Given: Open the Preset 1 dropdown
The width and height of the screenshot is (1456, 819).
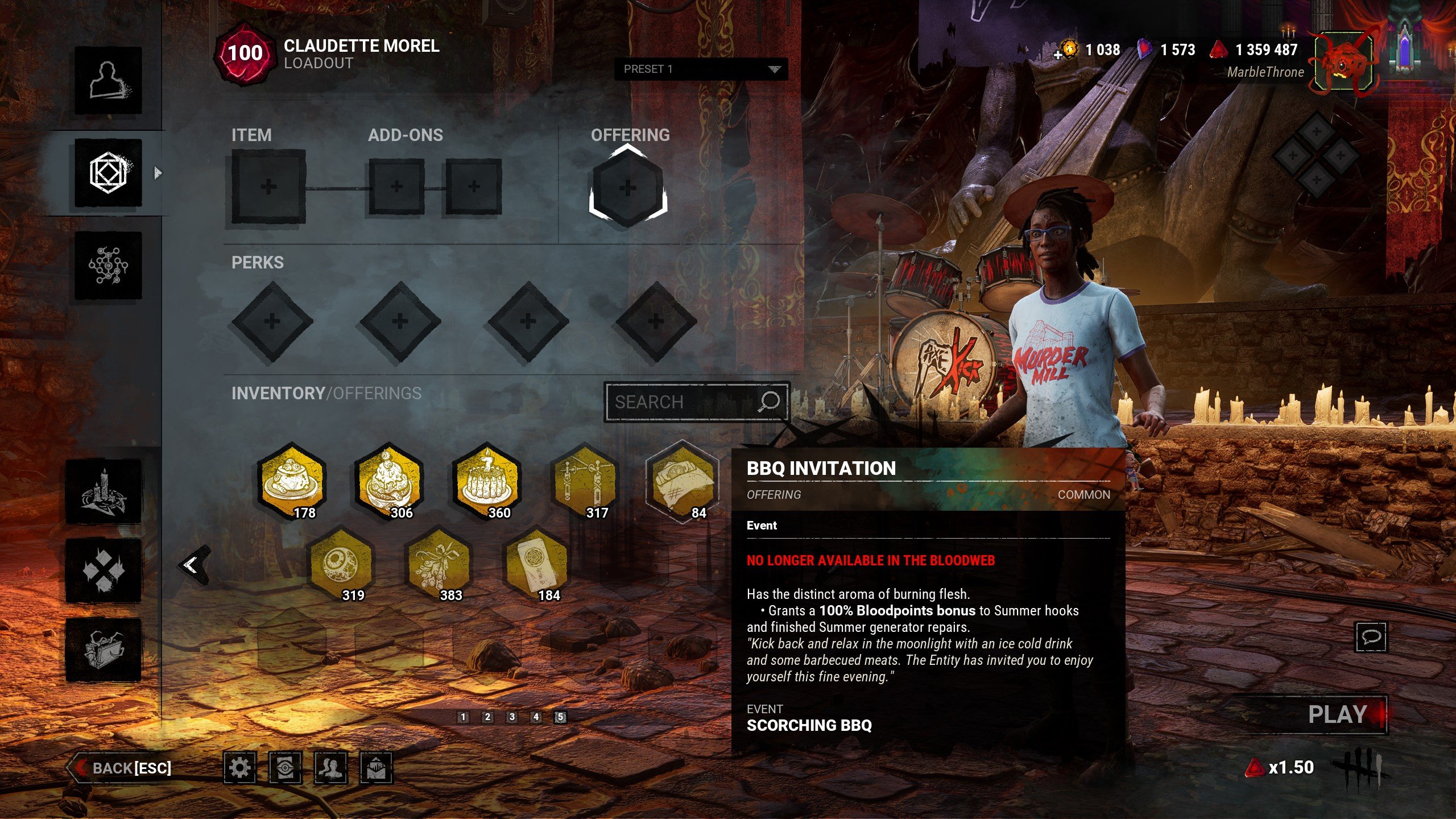Looking at the screenshot, I should [x=701, y=69].
